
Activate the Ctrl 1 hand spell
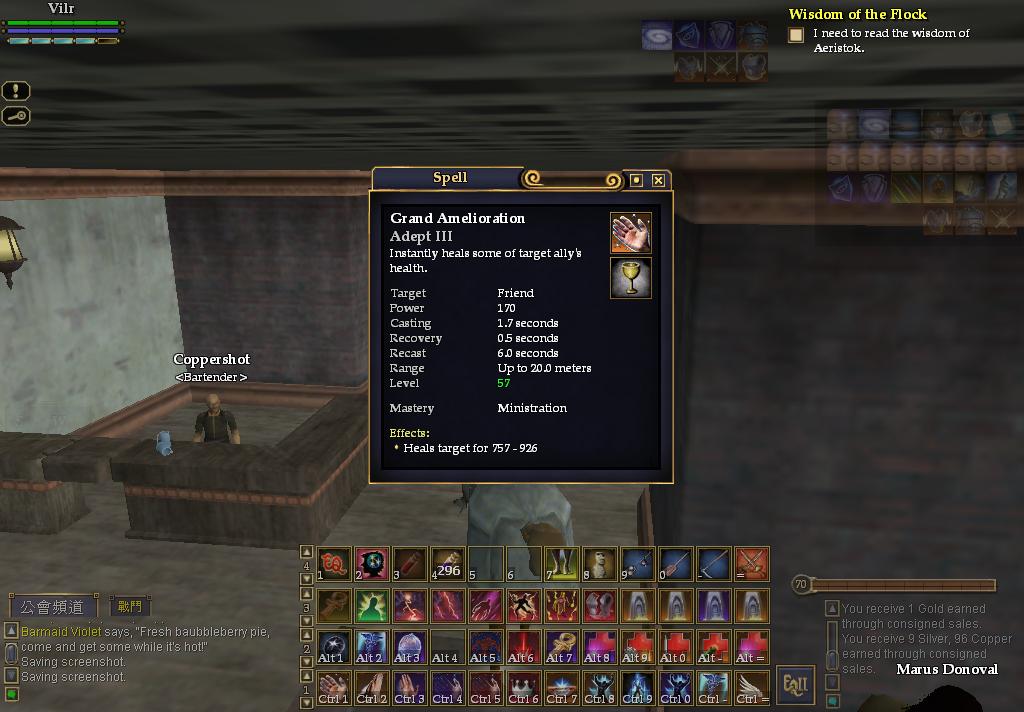click(x=334, y=687)
